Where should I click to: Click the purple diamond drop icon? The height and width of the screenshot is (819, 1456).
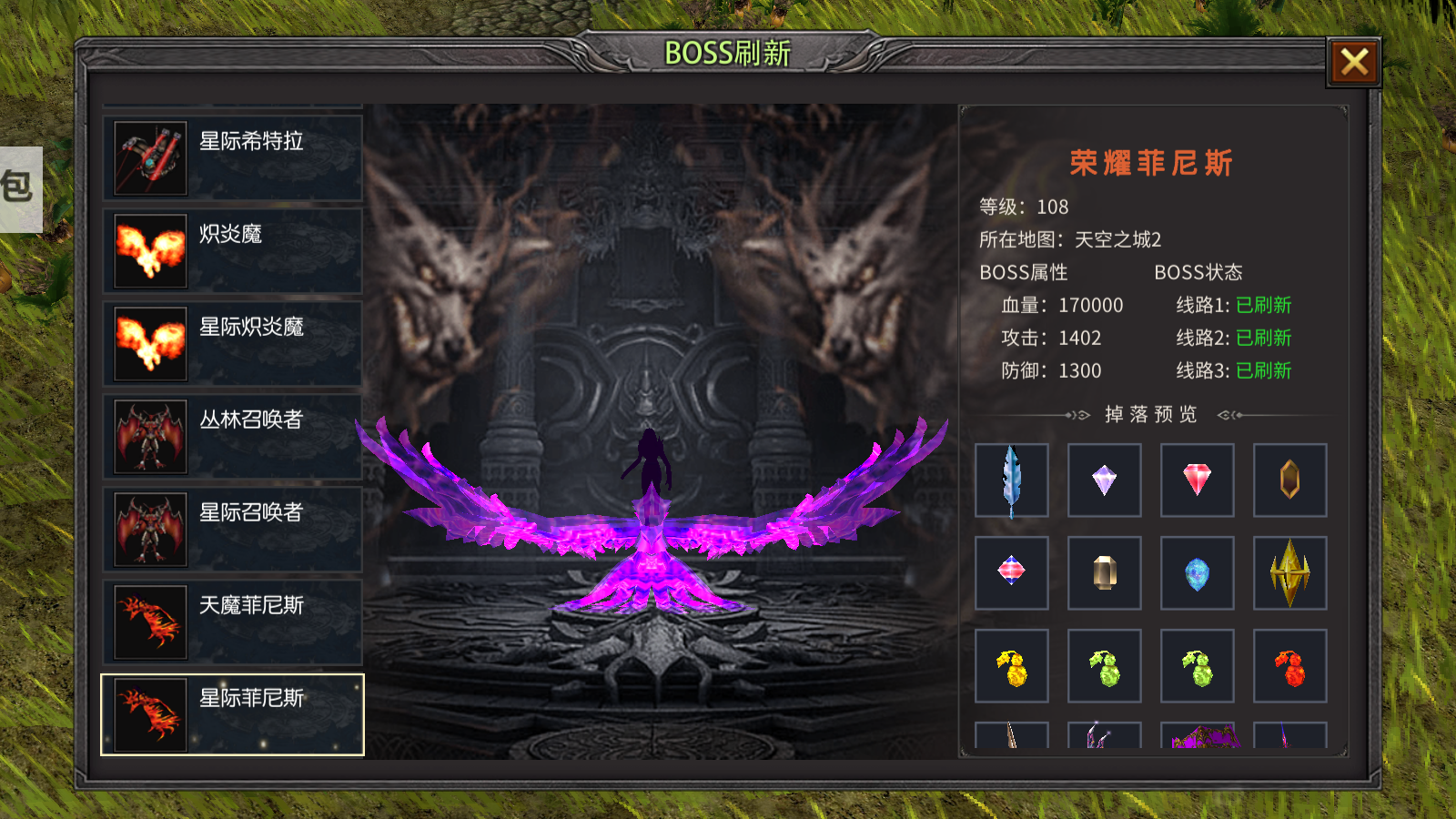click(x=1104, y=480)
